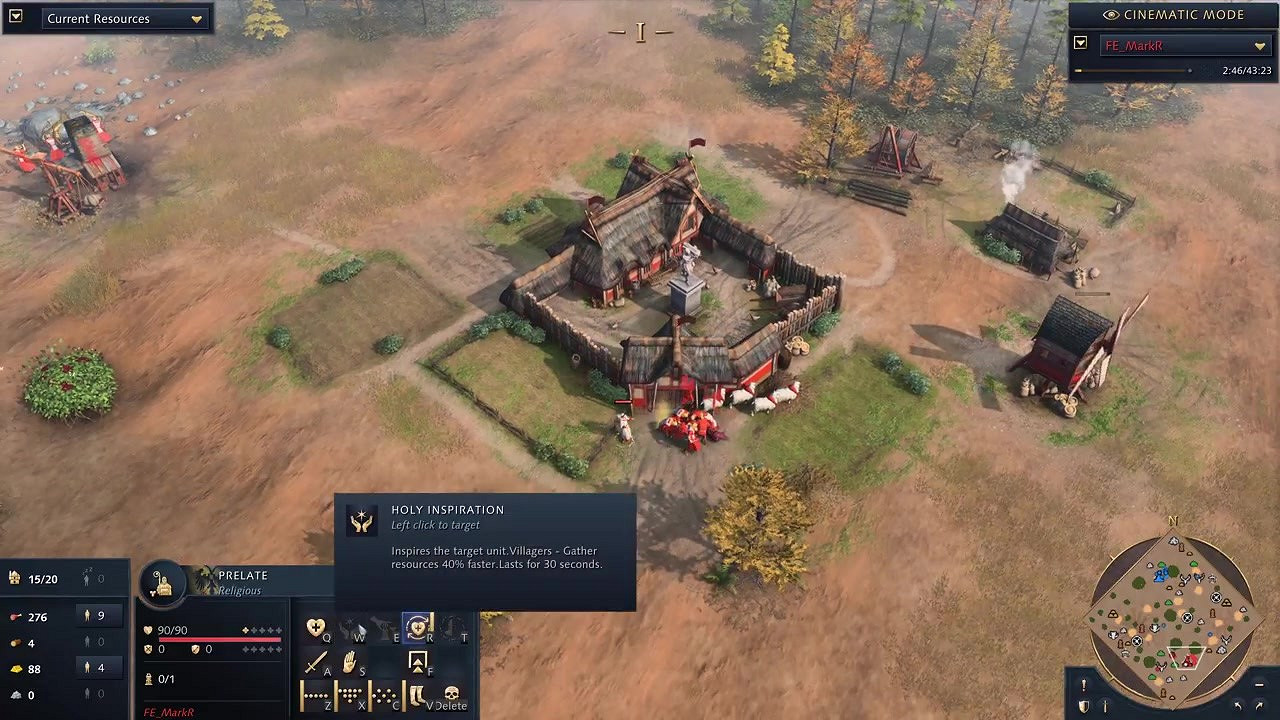The height and width of the screenshot is (720, 1280).
Task: Click the Religious unit class label
Action: tap(239, 592)
